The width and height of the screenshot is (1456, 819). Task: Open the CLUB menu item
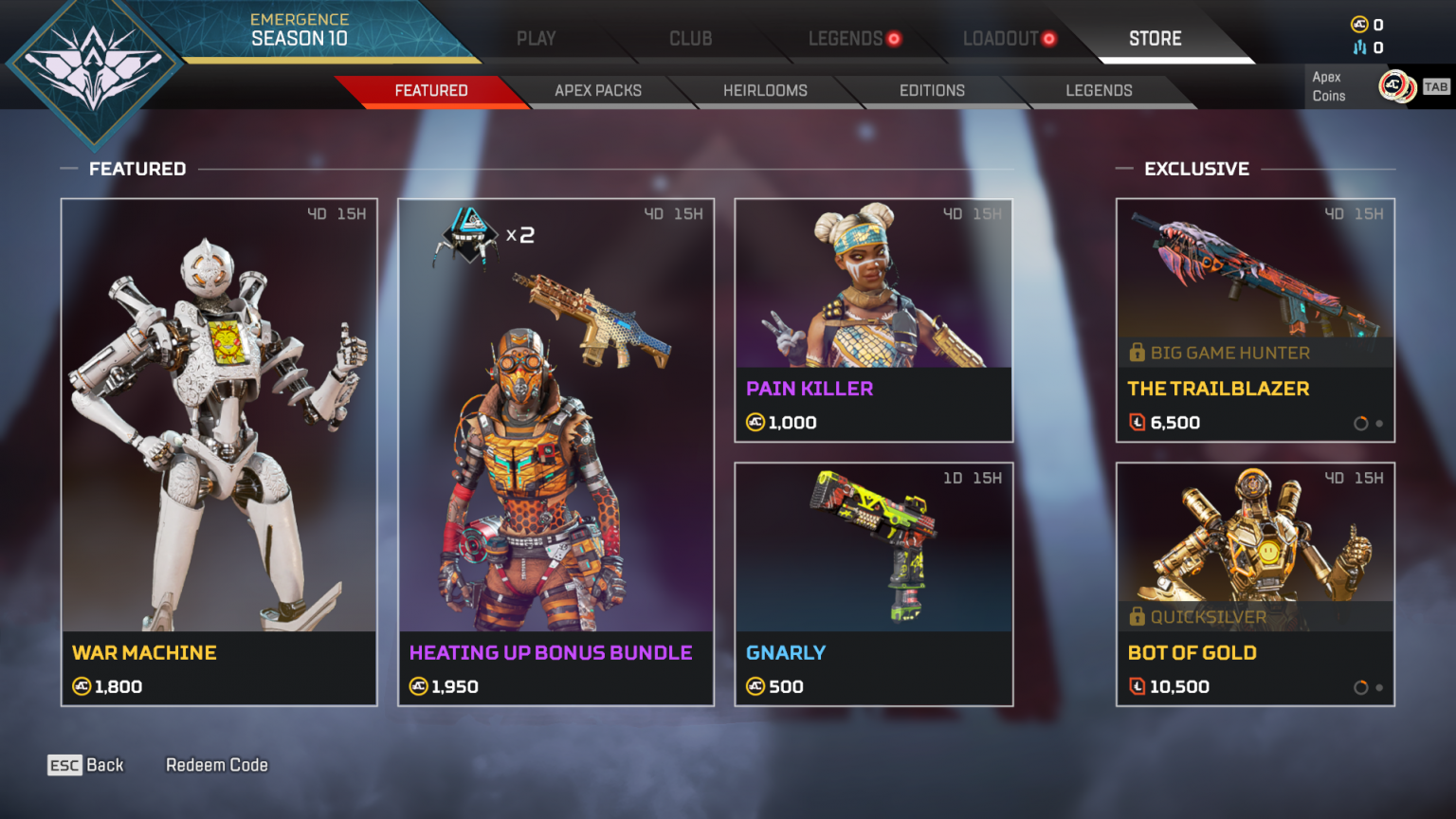(x=691, y=39)
